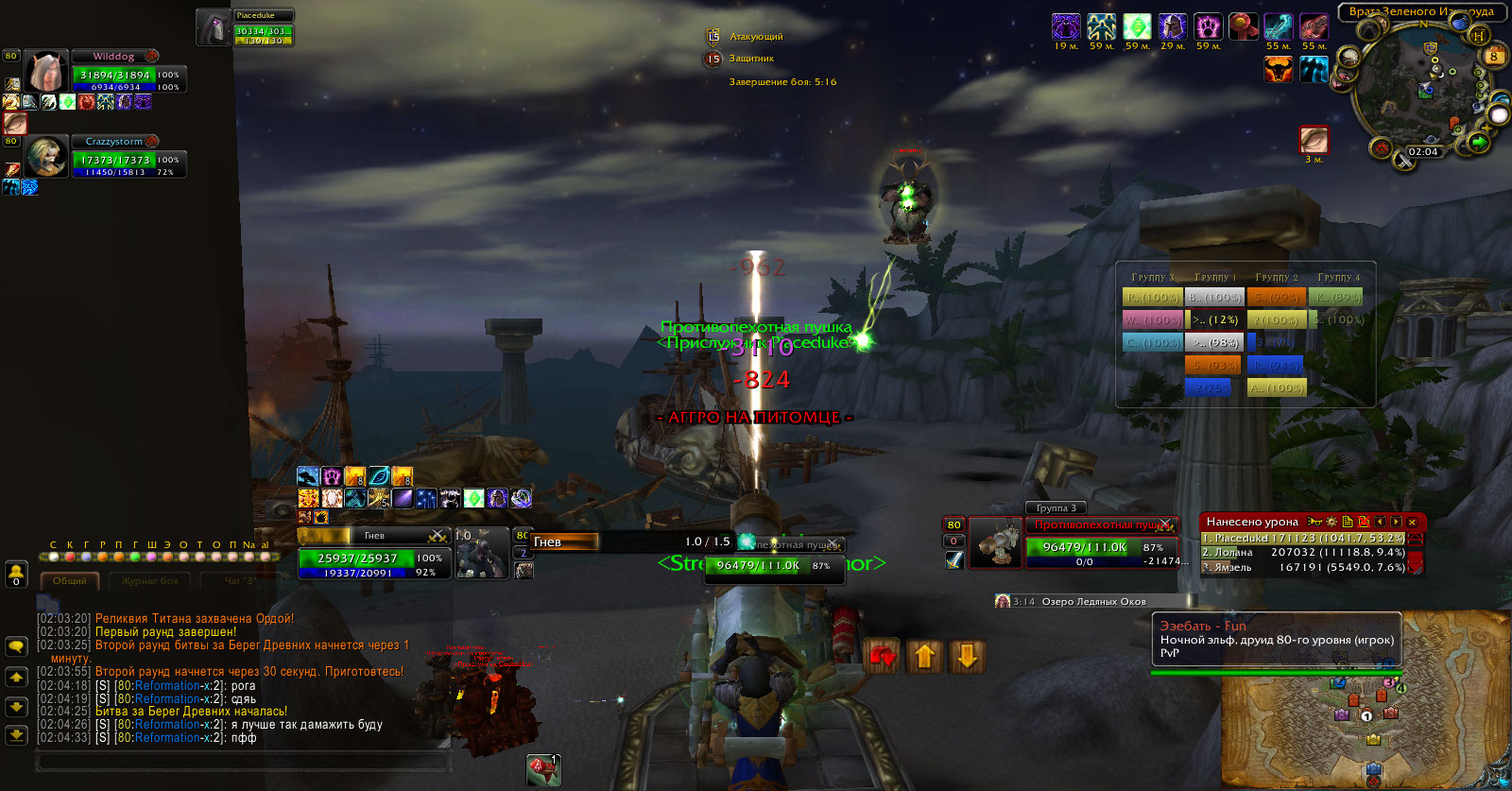The width and height of the screenshot is (1512, 791).
Task: Open the chat speech-bubble menu button
Action: (16, 646)
